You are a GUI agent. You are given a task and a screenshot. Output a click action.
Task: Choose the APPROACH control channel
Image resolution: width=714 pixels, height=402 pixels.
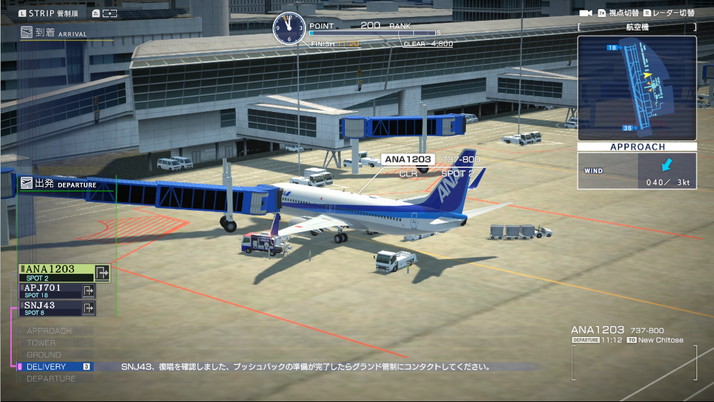[x=49, y=331]
